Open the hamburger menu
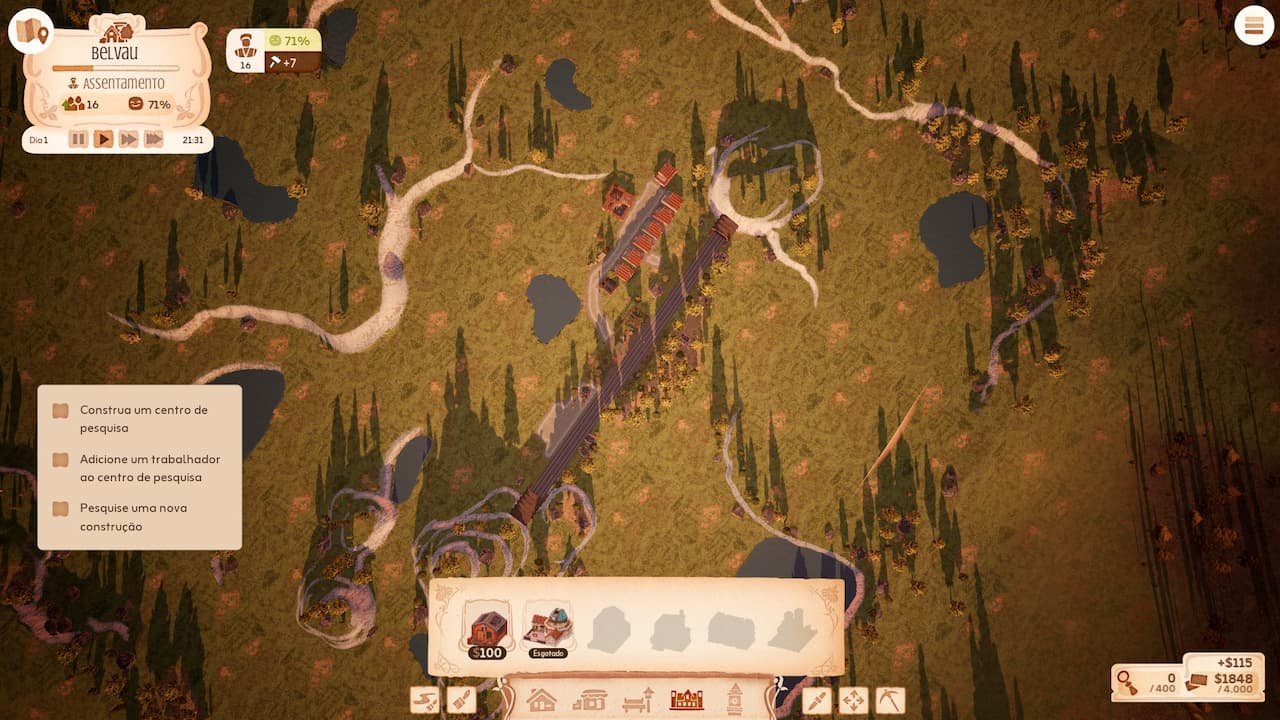This screenshot has height=720, width=1280. (1254, 26)
